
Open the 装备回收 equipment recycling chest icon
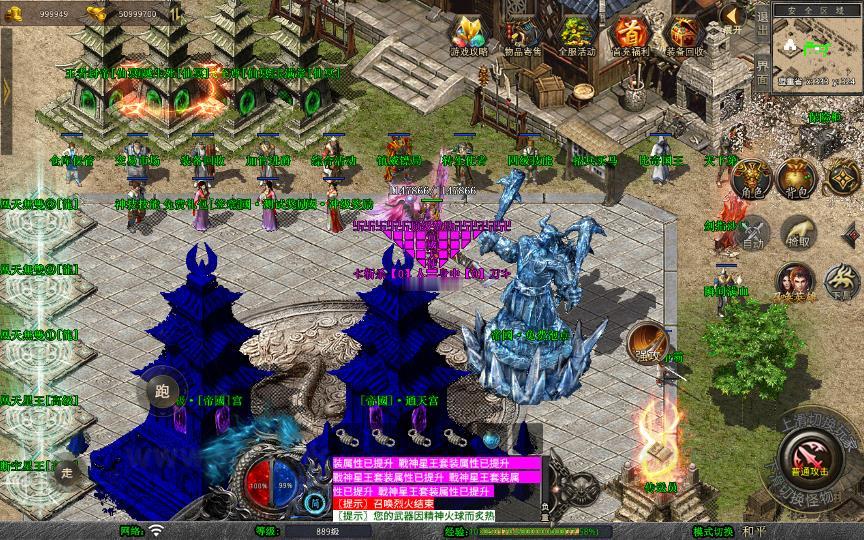pos(684,33)
